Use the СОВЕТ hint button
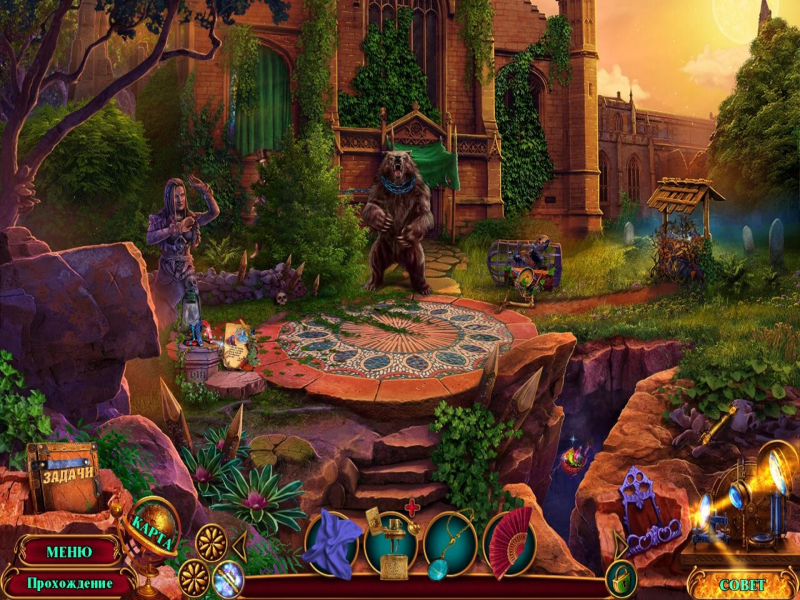Screen dimensions: 800x600 [x=742, y=584]
